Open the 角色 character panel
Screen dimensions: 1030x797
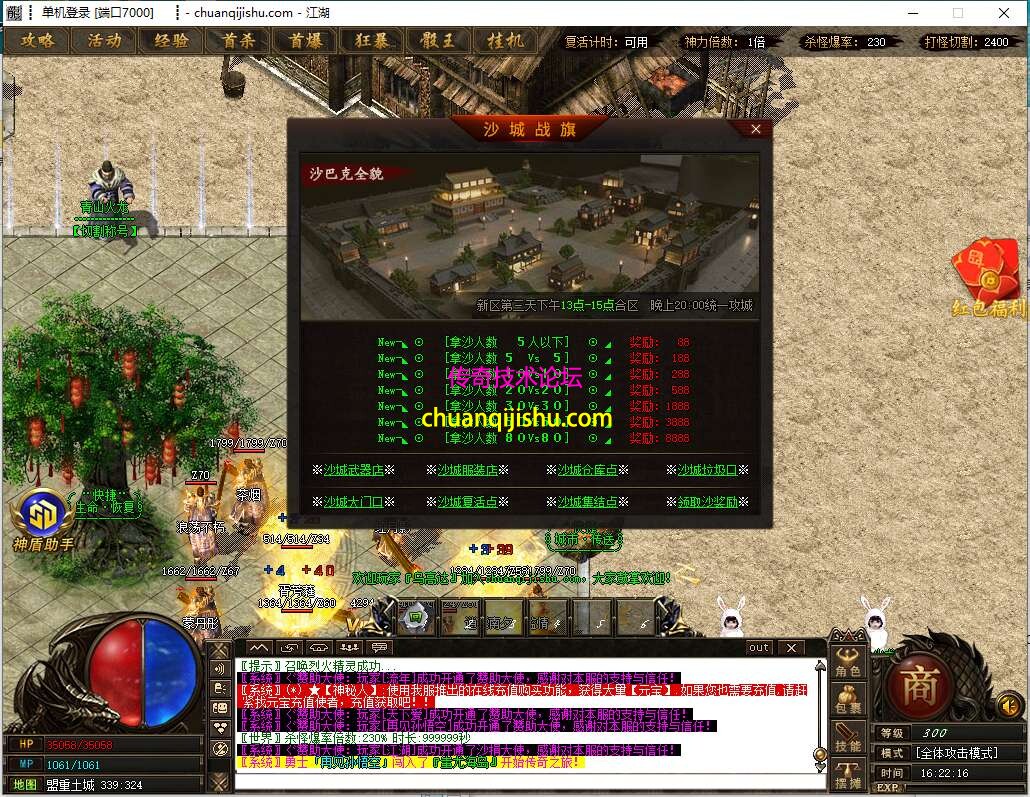point(848,663)
